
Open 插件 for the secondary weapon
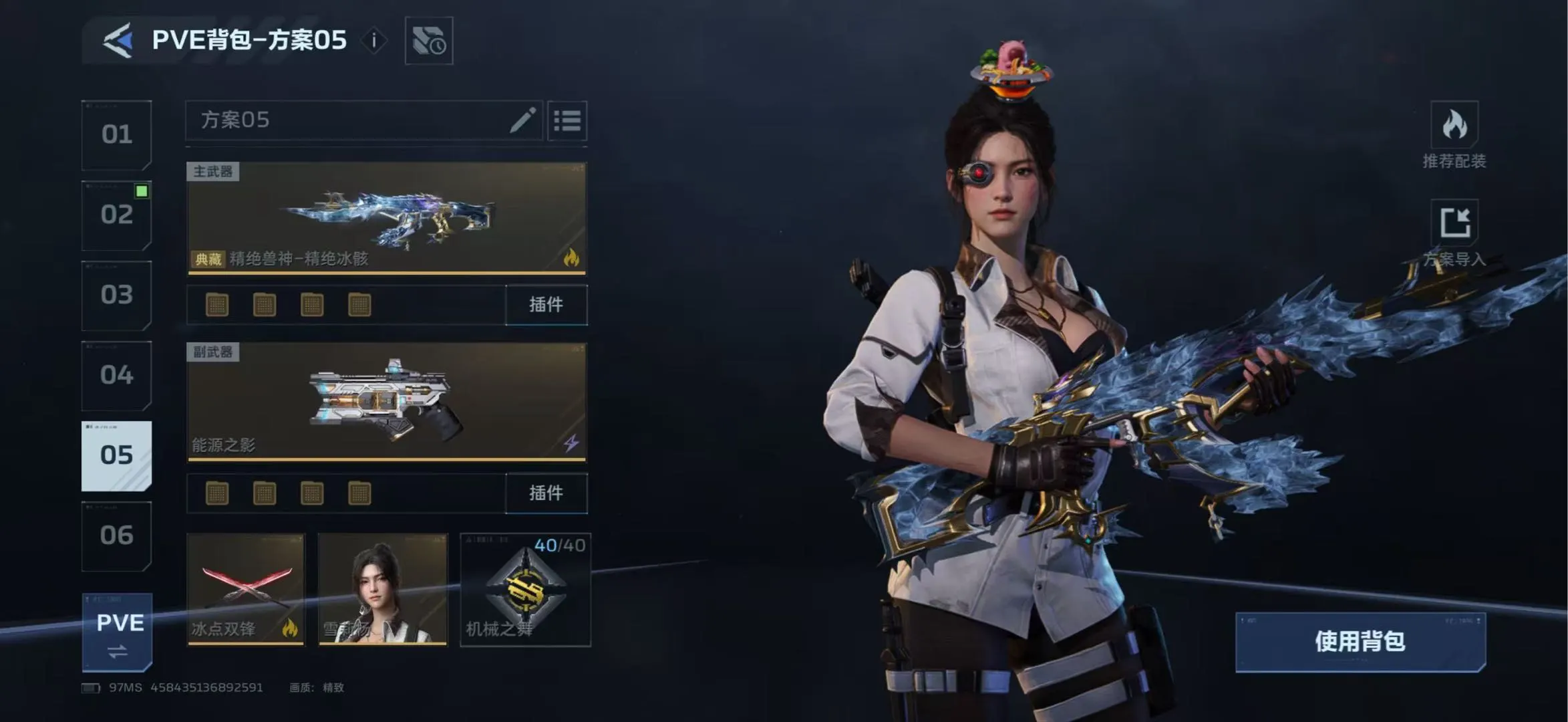pyautogui.click(x=546, y=493)
